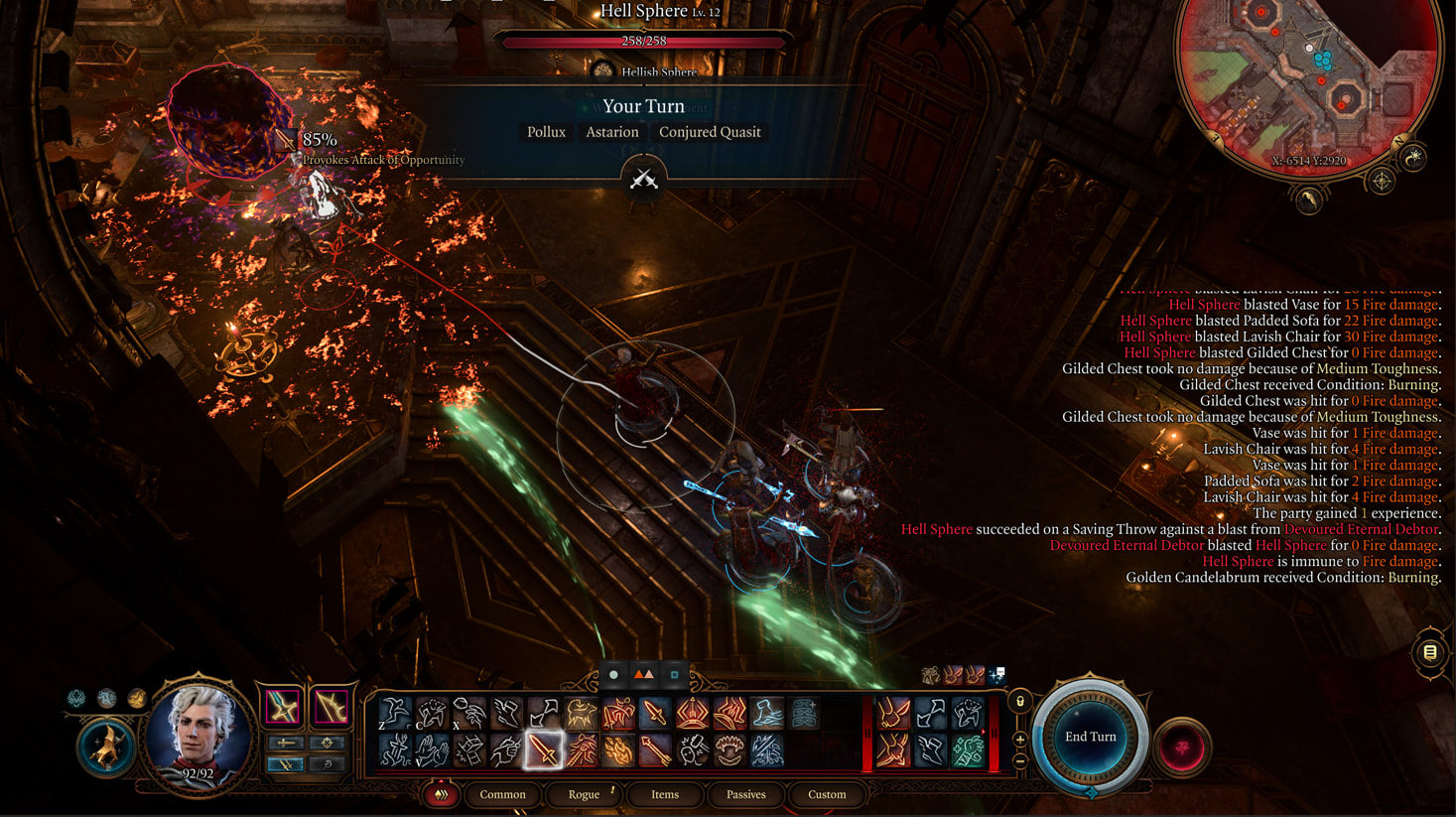The width and height of the screenshot is (1456, 817).
Task: Open the Rogue actions tab
Action: pyautogui.click(x=584, y=794)
